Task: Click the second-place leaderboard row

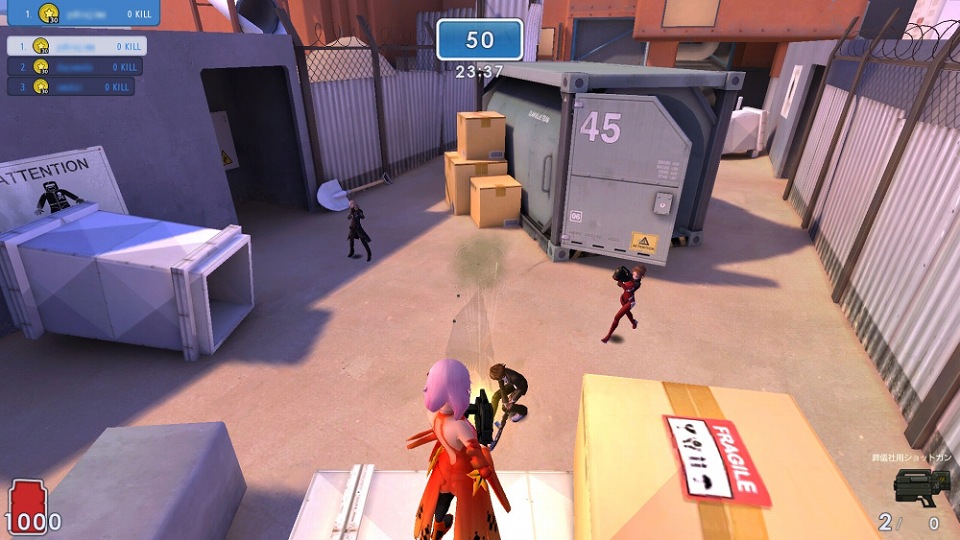Action: [75, 67]
